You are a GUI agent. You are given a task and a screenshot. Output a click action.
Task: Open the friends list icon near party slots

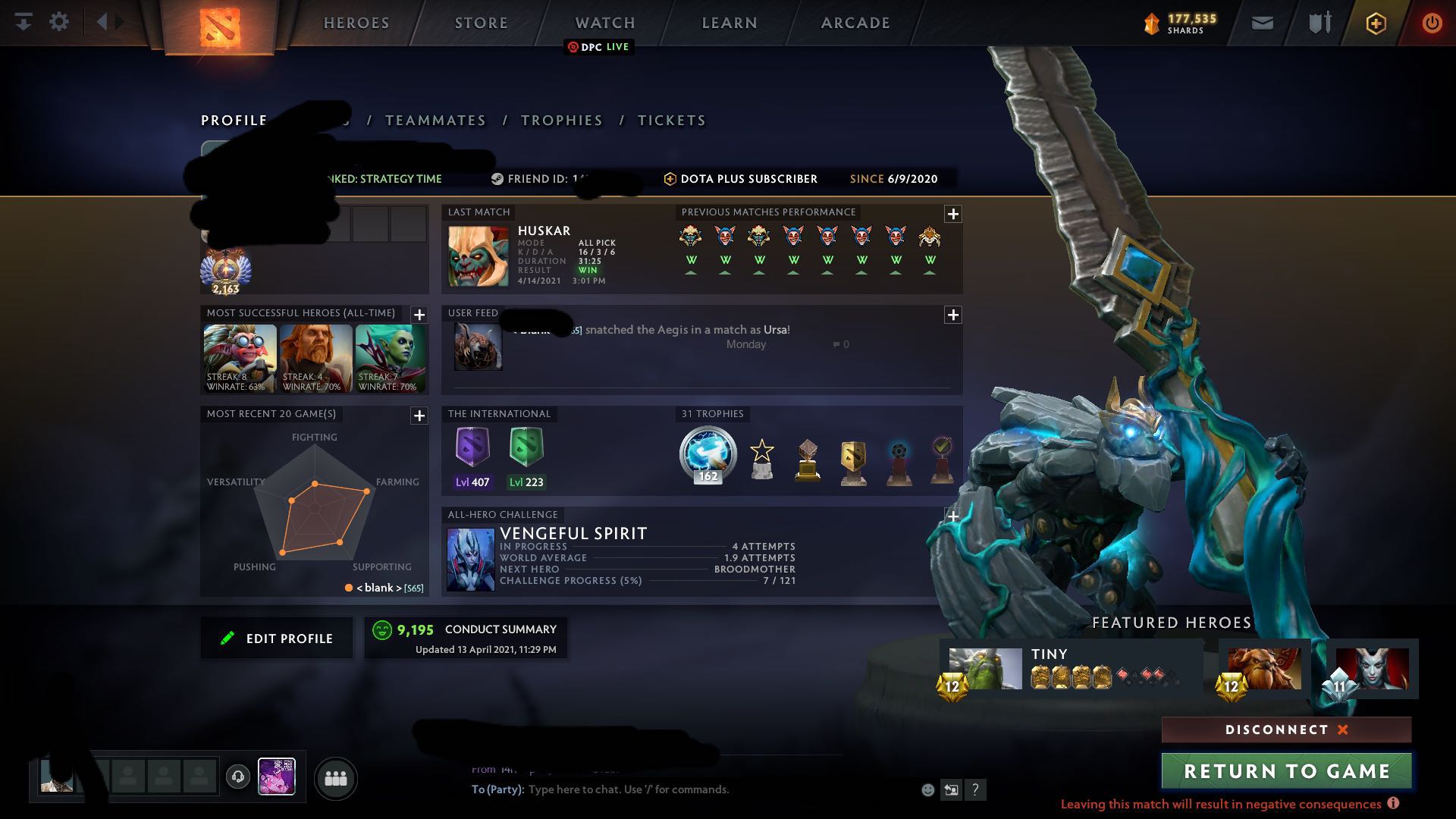[337, 778]
